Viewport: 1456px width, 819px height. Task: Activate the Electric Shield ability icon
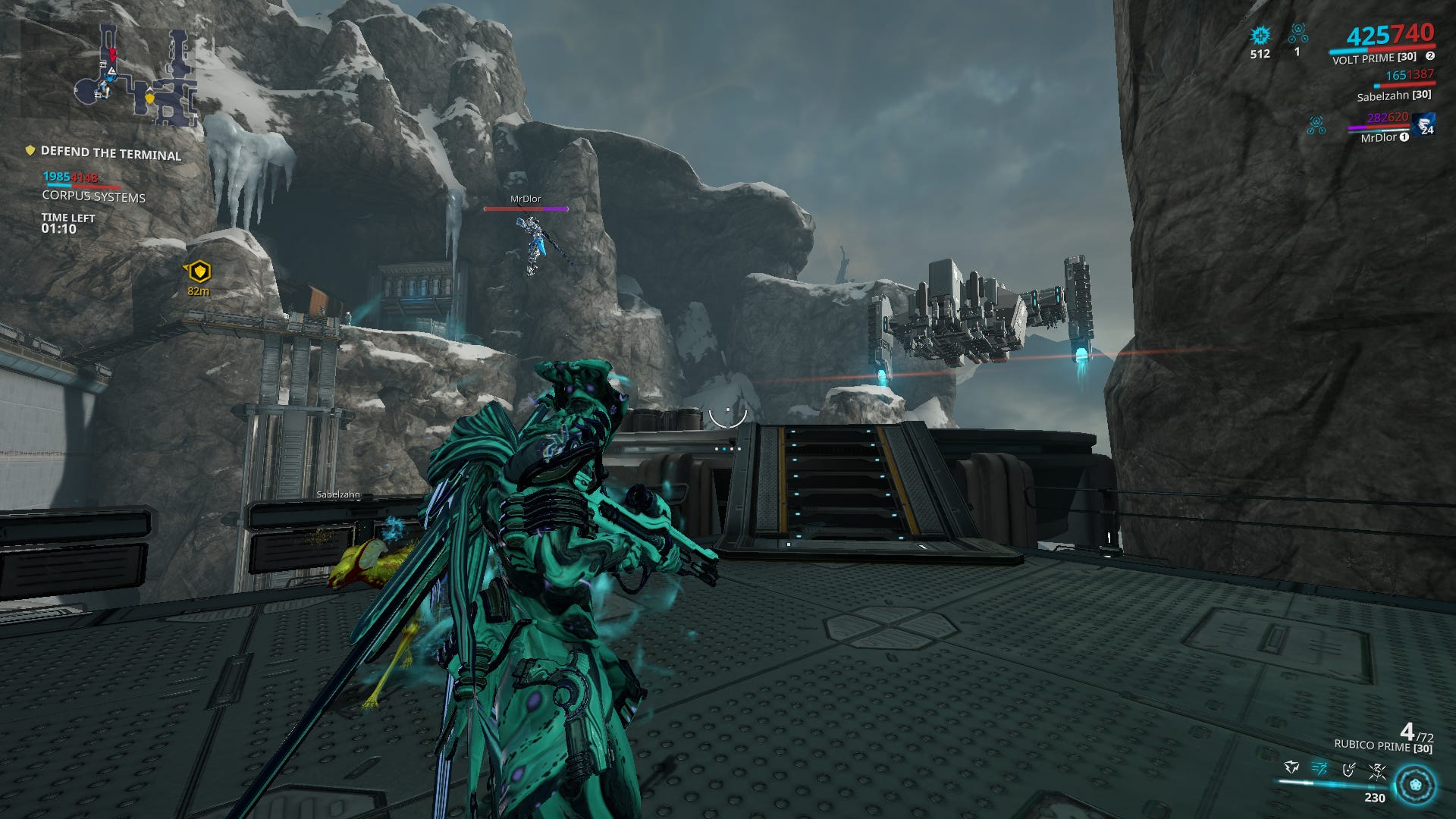[x=1348, y=768]
